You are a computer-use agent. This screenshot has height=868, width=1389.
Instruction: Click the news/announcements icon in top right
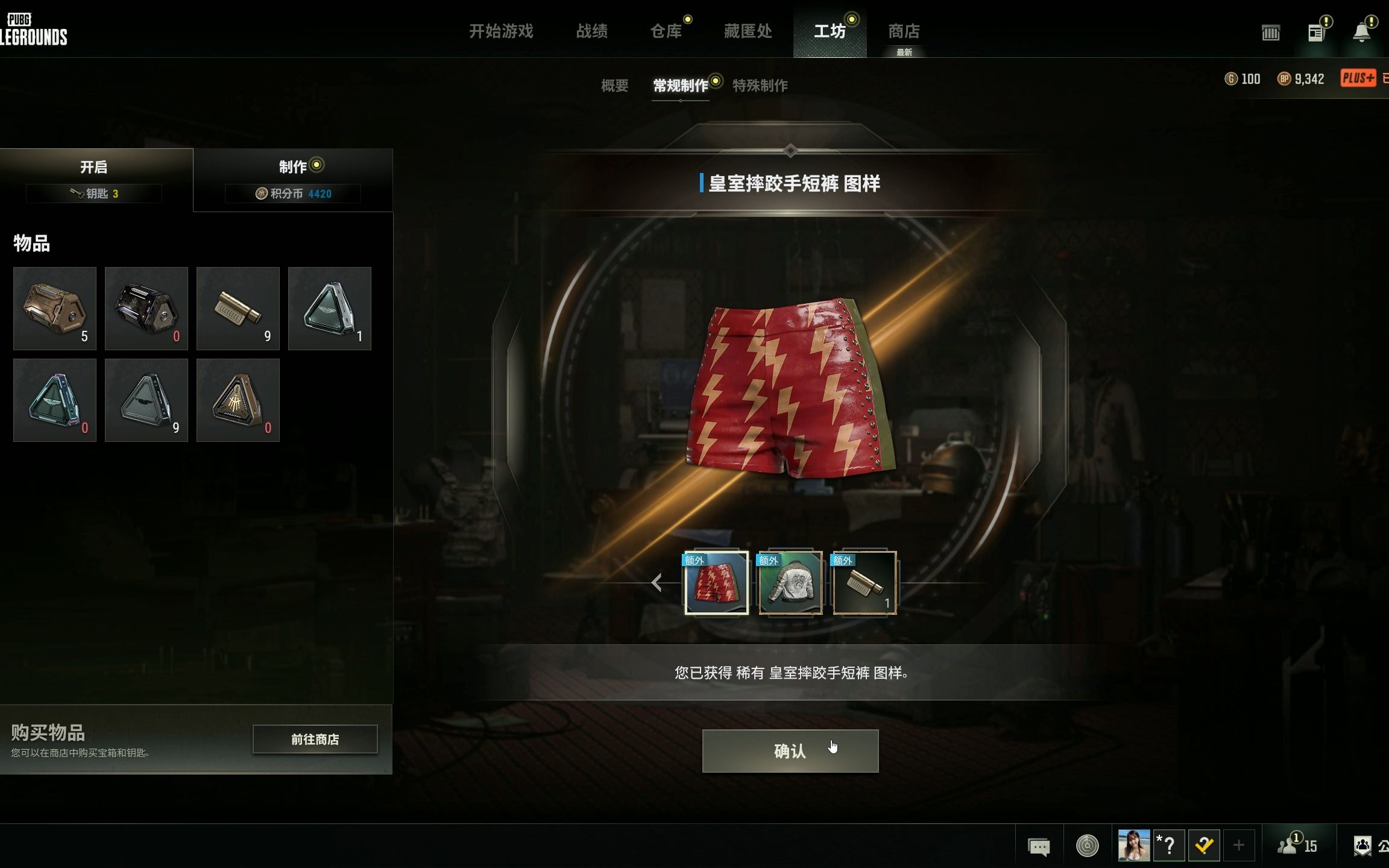tap(1316, 33)
